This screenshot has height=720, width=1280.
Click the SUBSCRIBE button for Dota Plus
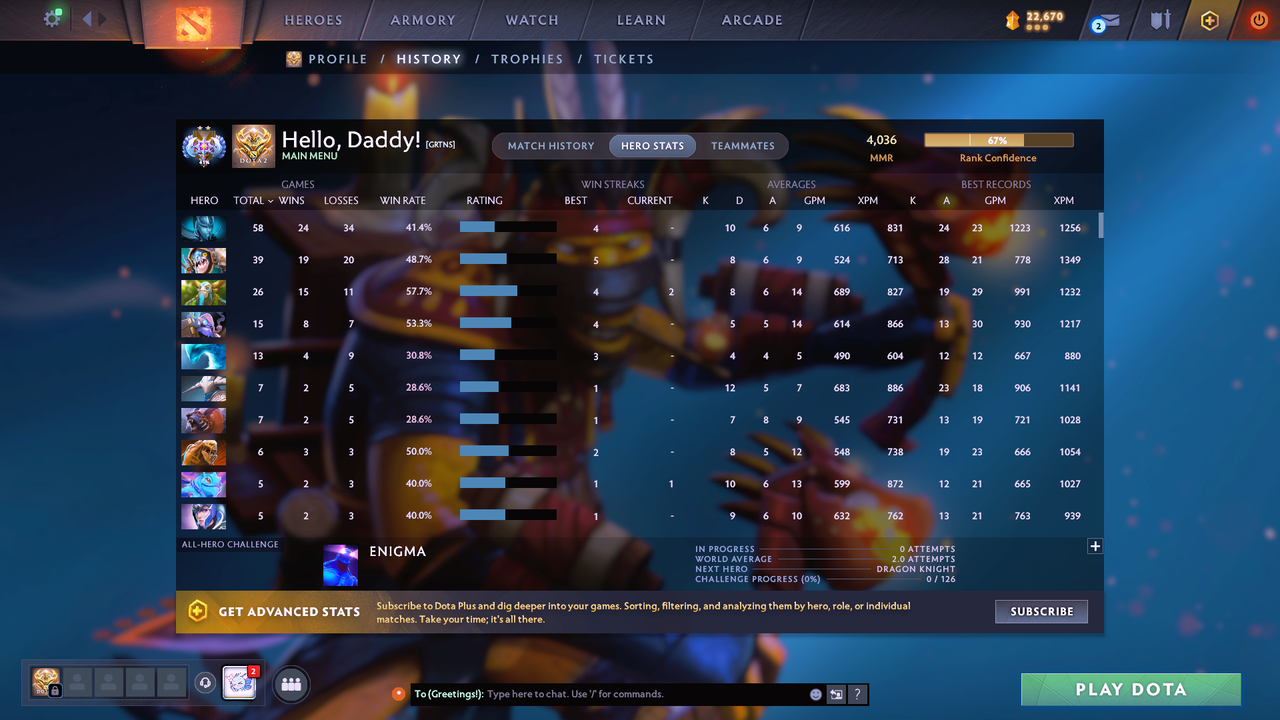click(1041, 611)
